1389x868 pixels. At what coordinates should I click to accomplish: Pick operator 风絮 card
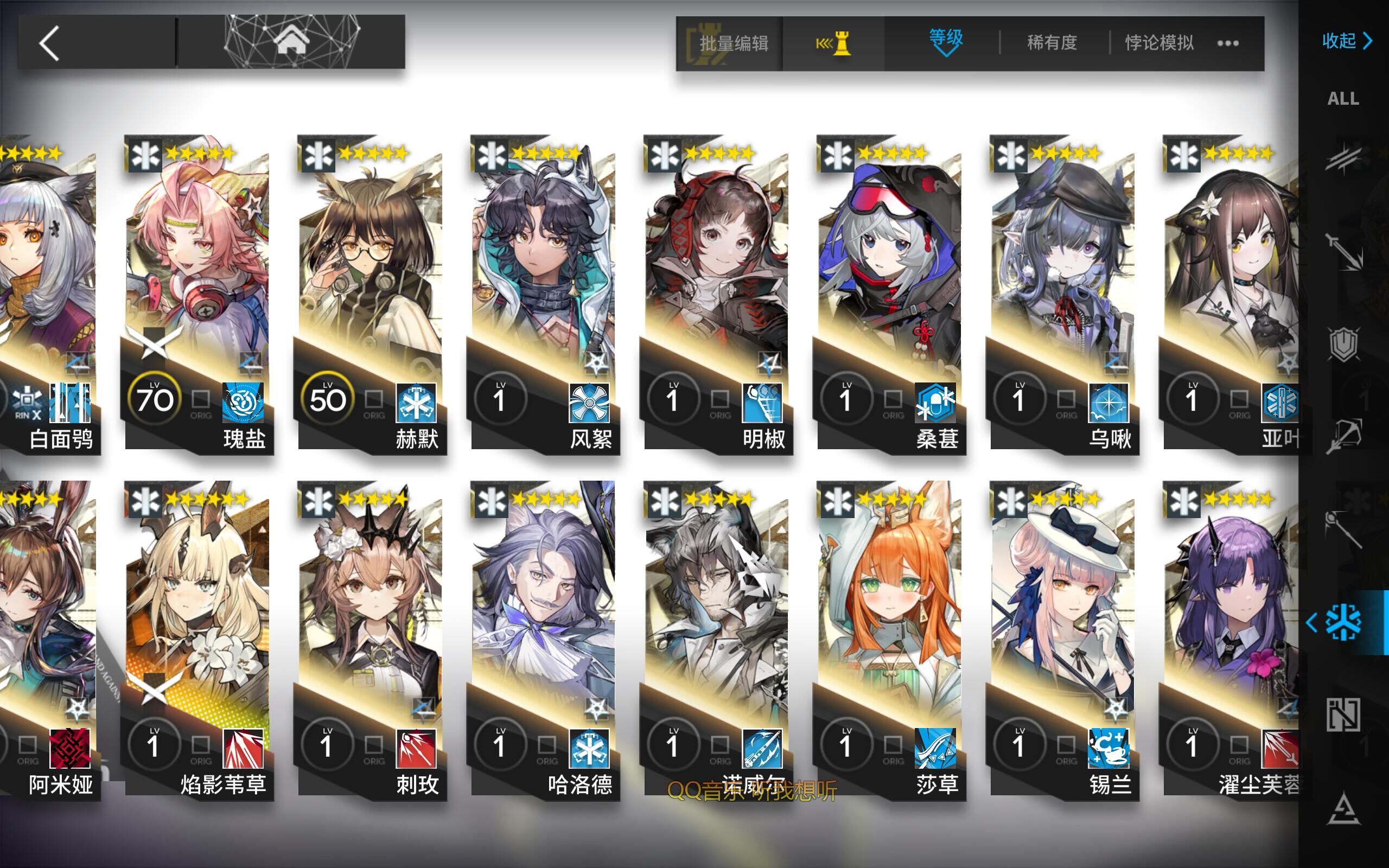(x=544, y=293)
